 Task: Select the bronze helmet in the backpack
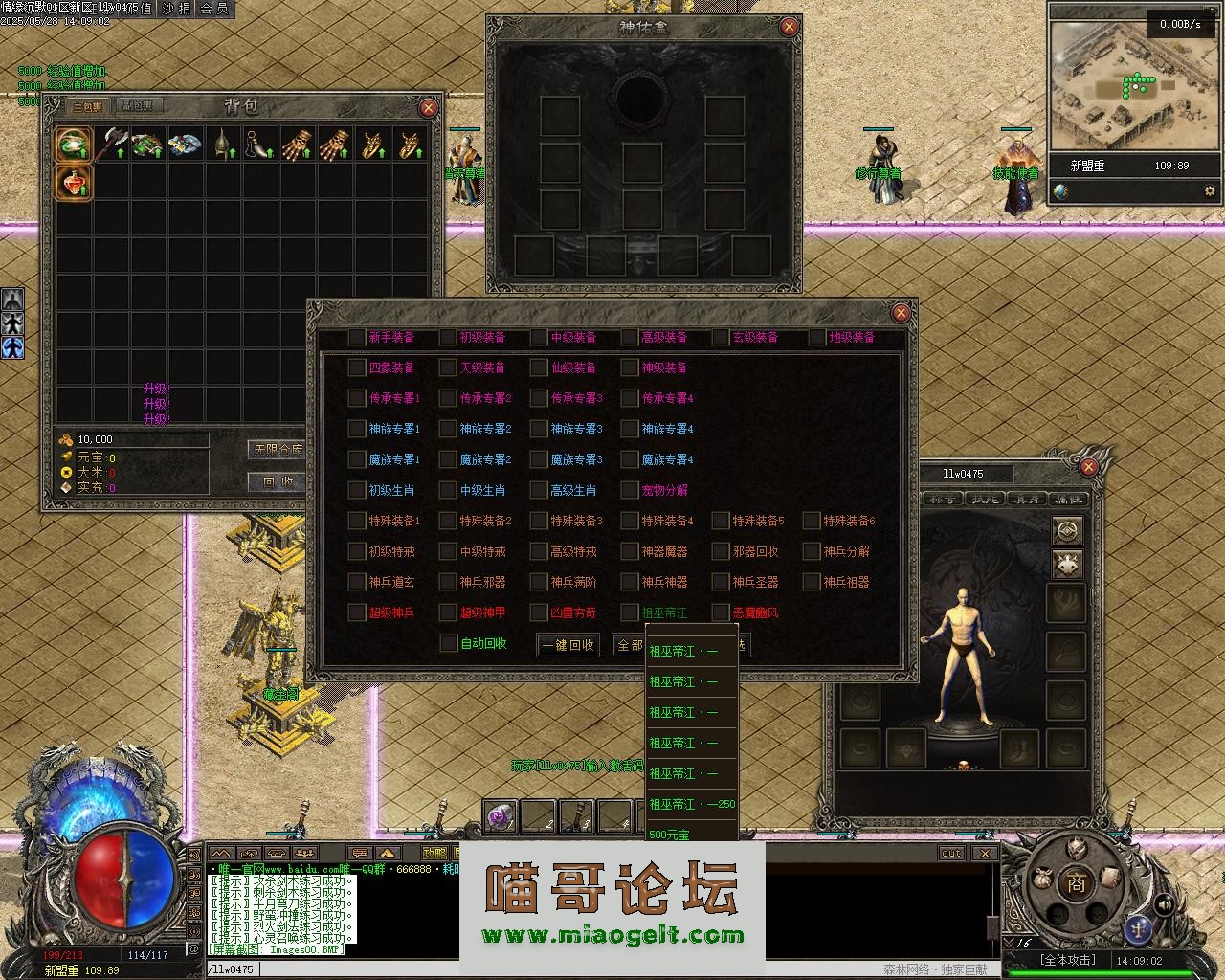(x=222, y=144)
